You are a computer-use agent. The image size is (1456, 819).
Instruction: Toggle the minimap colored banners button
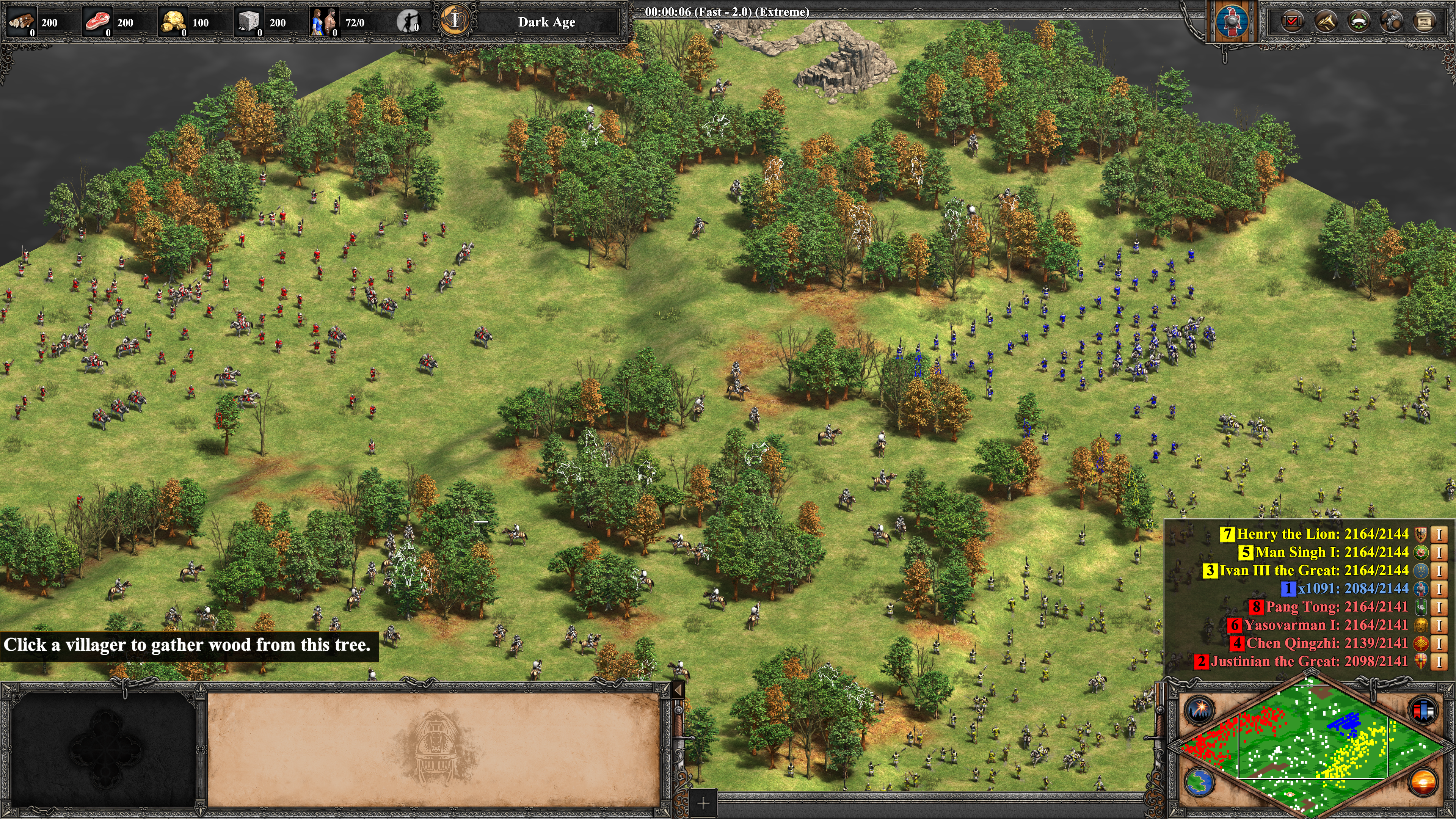point(1423,711)
